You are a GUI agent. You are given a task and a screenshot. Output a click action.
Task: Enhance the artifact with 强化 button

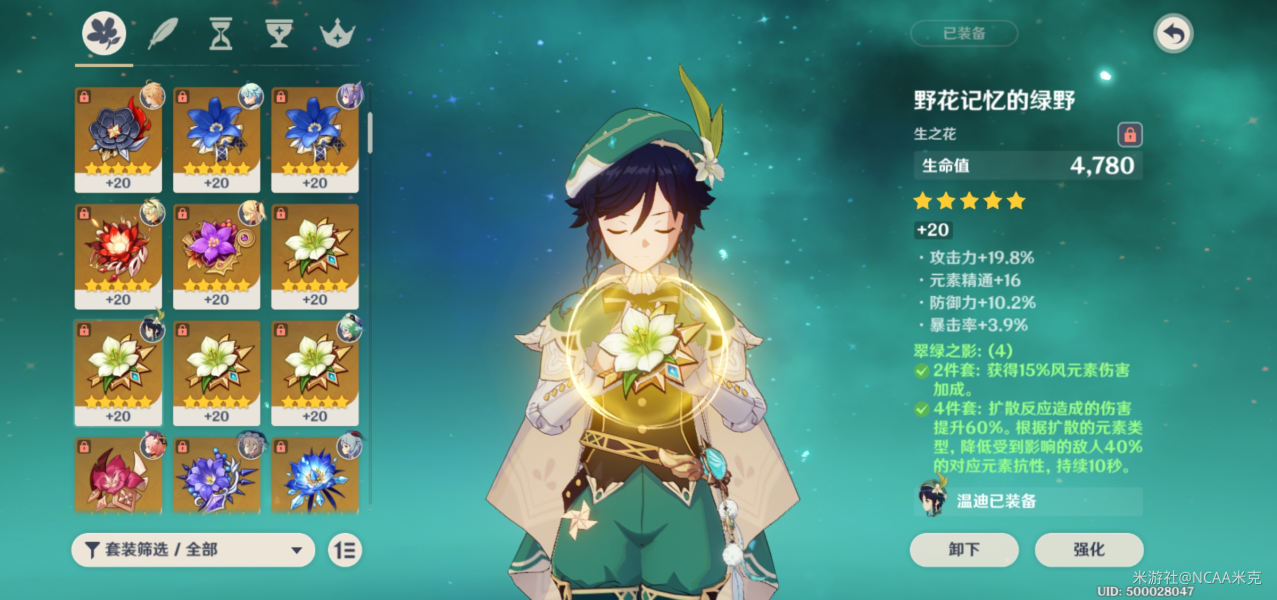click(x=1089, y=549)
